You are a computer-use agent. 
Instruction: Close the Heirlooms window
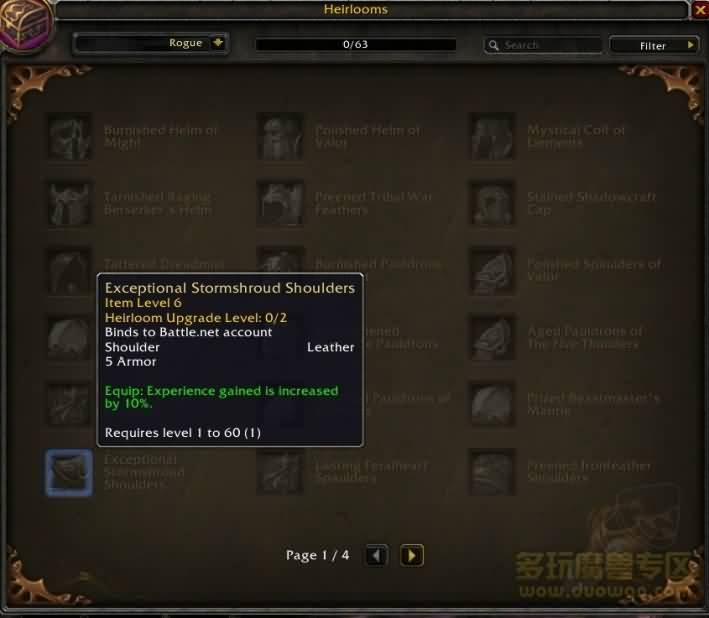tap(698, 10)
